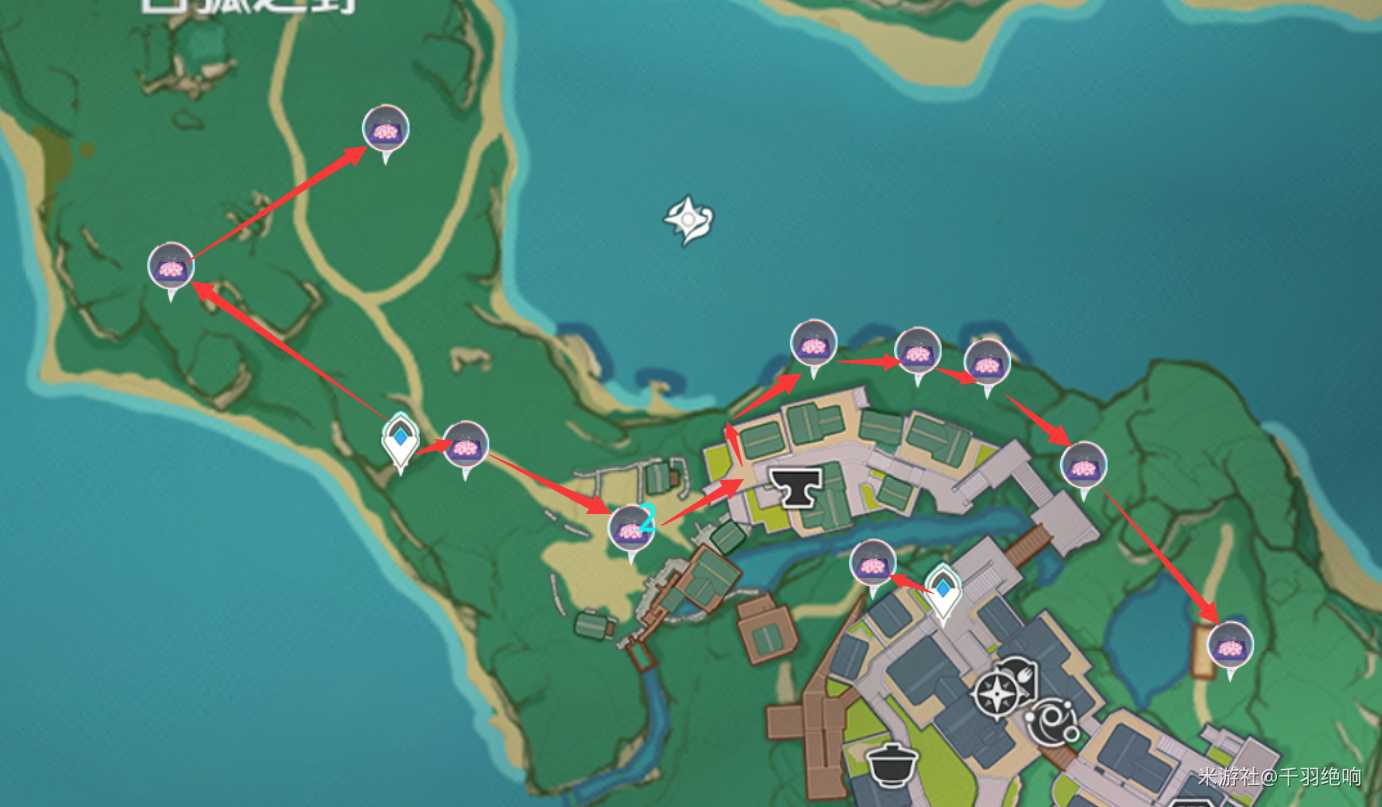This screenshot has height=807, width=1382.
Task: Click the flower marker next to the city waypoint
Action: 873,563
